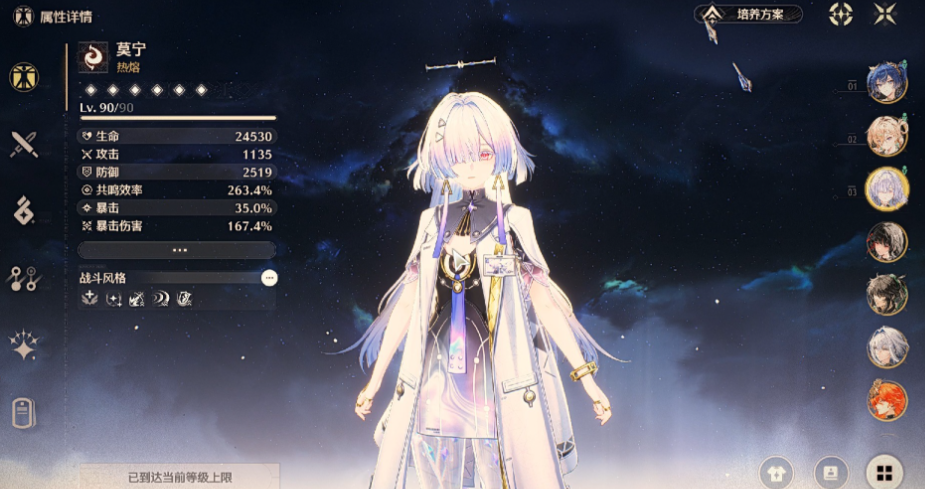Viewport: 925px width, 489px height.
Task: Open the 培养方案 training plan button
Action: pyautogui.click(x=751, y=14)
